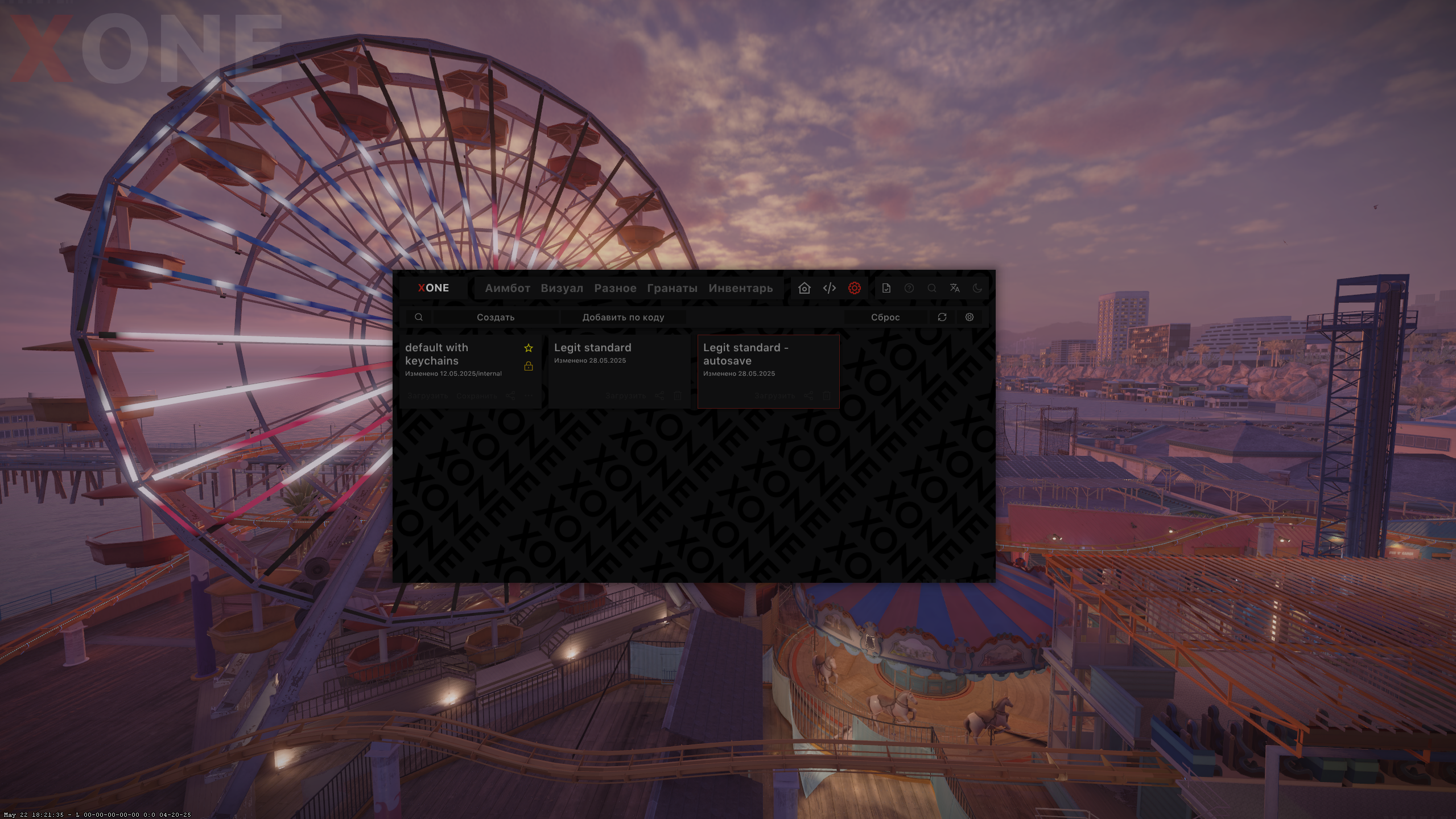The height and width of the screenshot is (819, 1456).
Task: Choose Добавить по коду
Action: (623, 317)
